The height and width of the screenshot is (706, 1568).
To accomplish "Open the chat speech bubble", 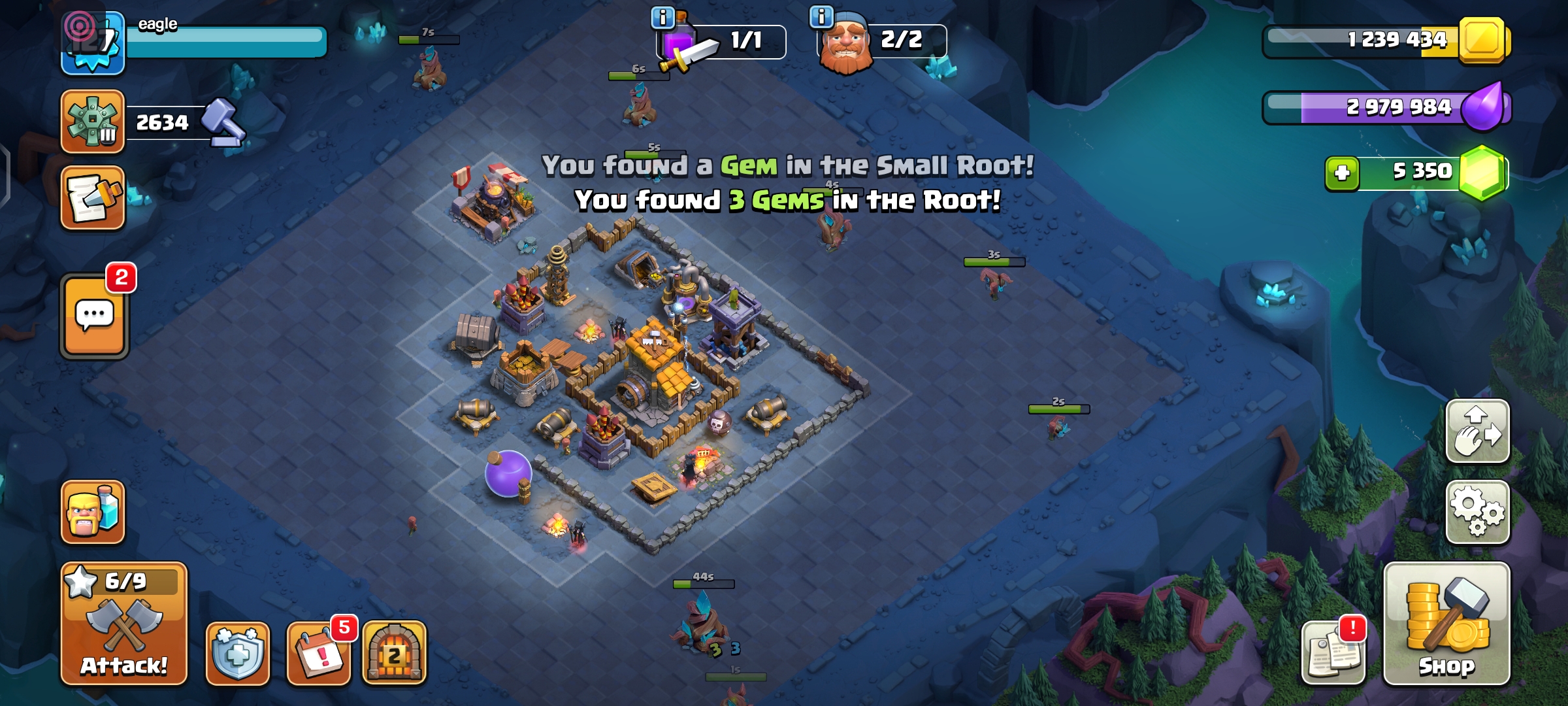I will pyautogui.click(x=95, y=316).
